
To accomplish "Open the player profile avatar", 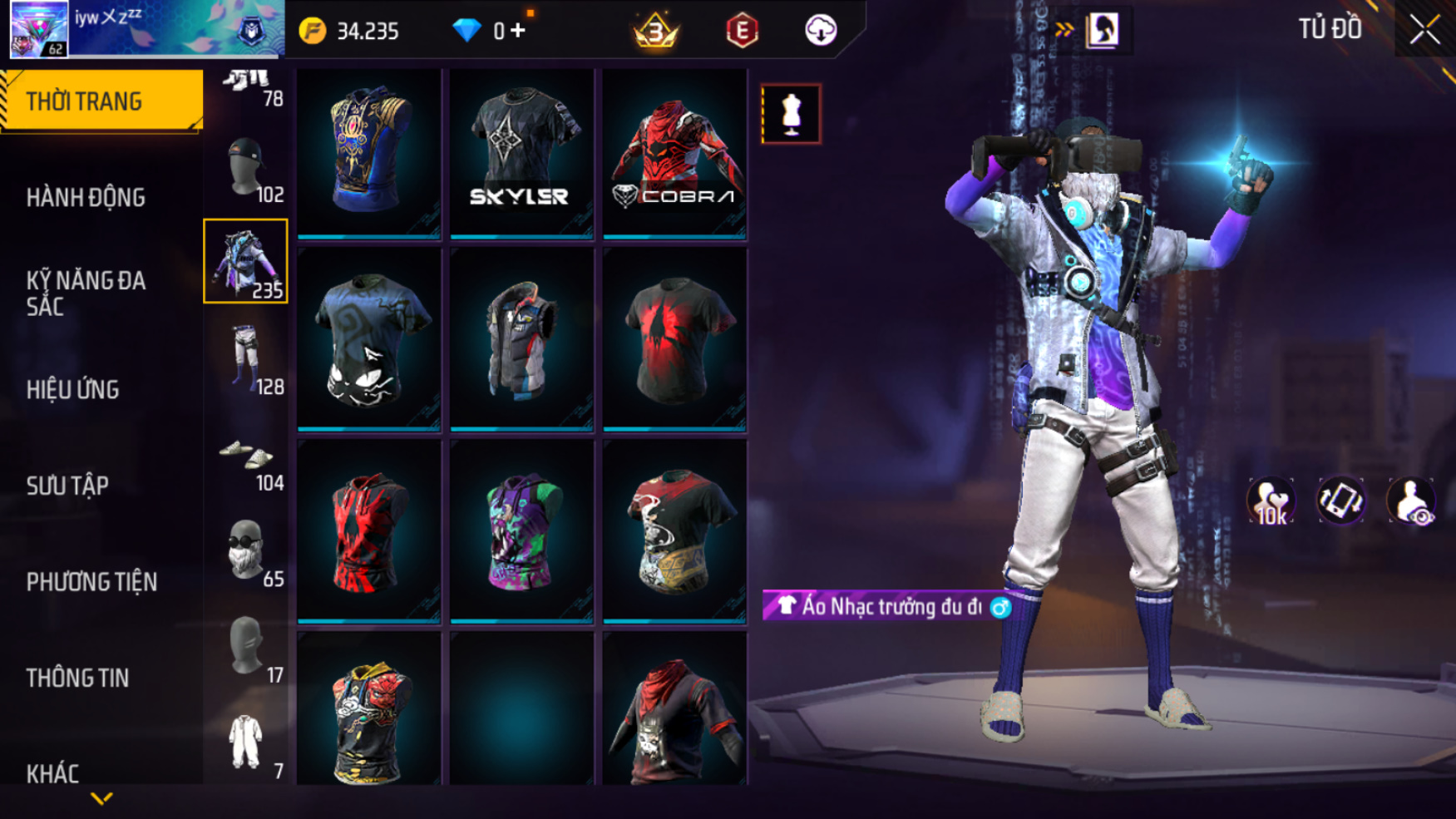I will point(39,29).
